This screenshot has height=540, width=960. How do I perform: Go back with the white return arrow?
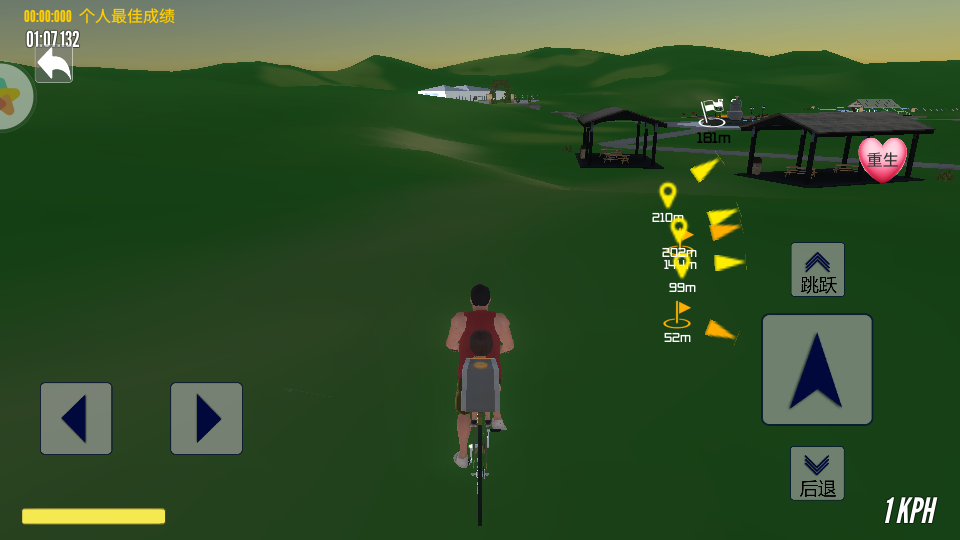54,65
